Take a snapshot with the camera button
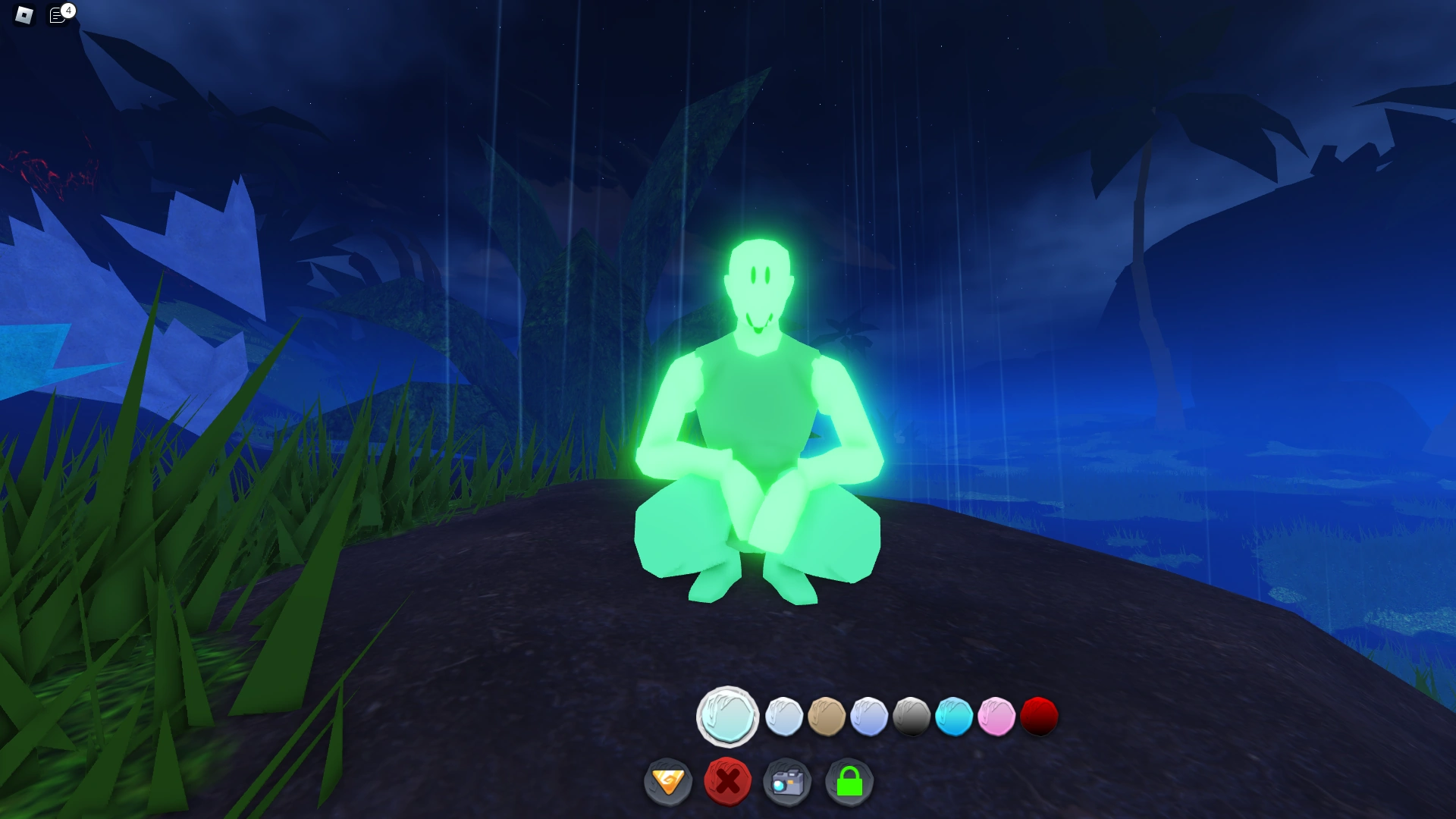This screenshot has width=1456, height=819. coord(789,782)
